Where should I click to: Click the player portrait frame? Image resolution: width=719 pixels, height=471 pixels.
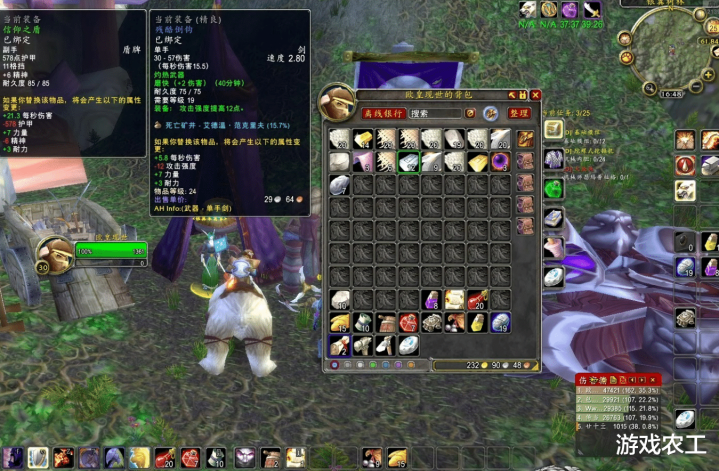[53, 254]
